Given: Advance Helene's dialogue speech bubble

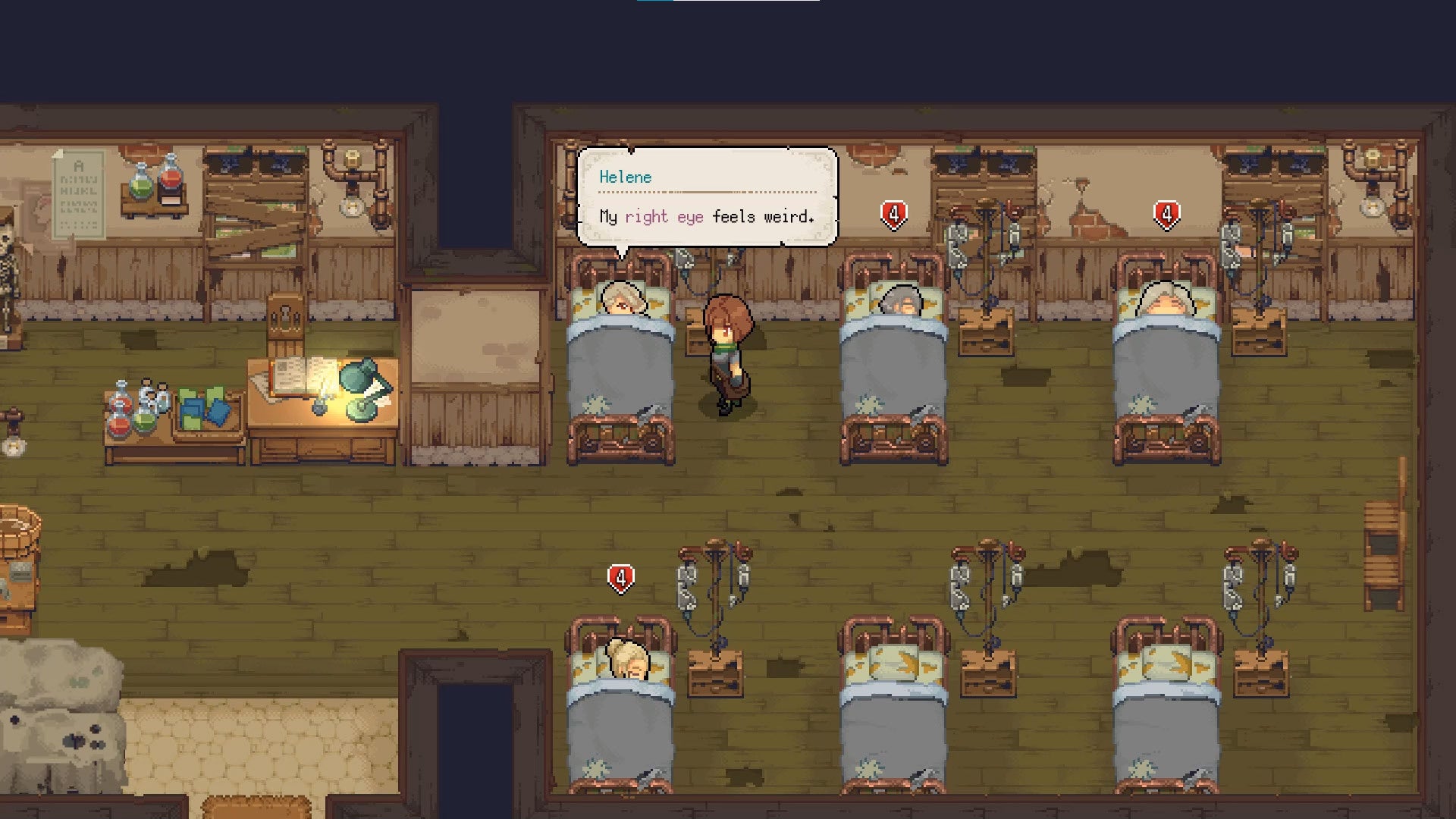Looking at the screenshot, I should 707,197.
